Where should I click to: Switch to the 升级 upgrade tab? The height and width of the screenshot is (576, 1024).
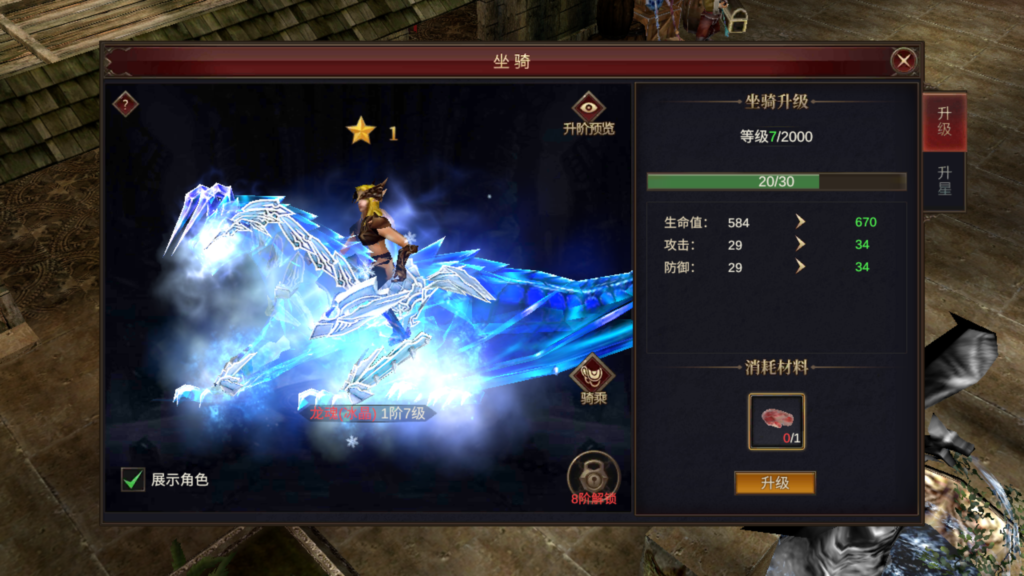[x=944, y=122]
